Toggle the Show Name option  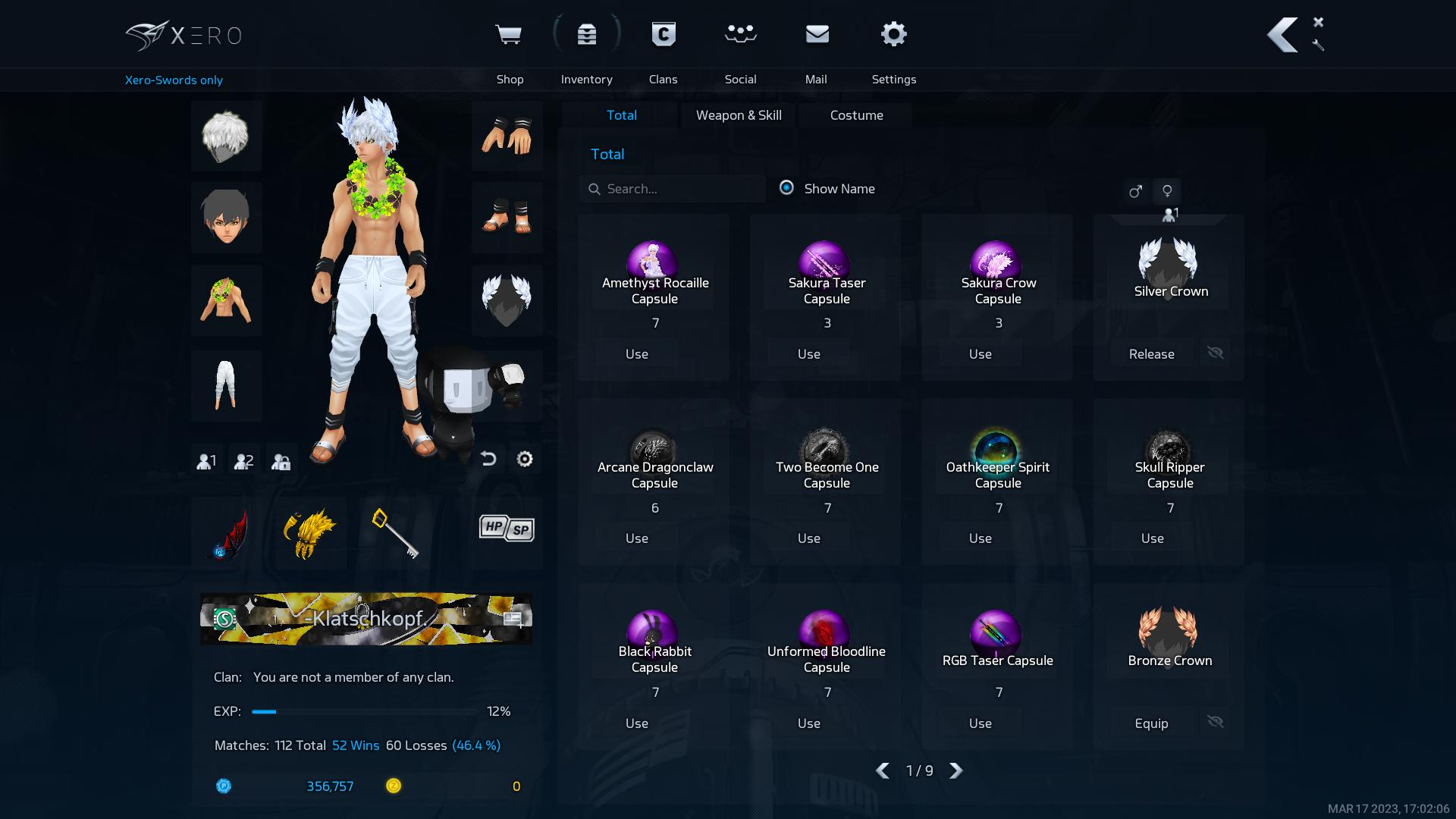point(786,188)
